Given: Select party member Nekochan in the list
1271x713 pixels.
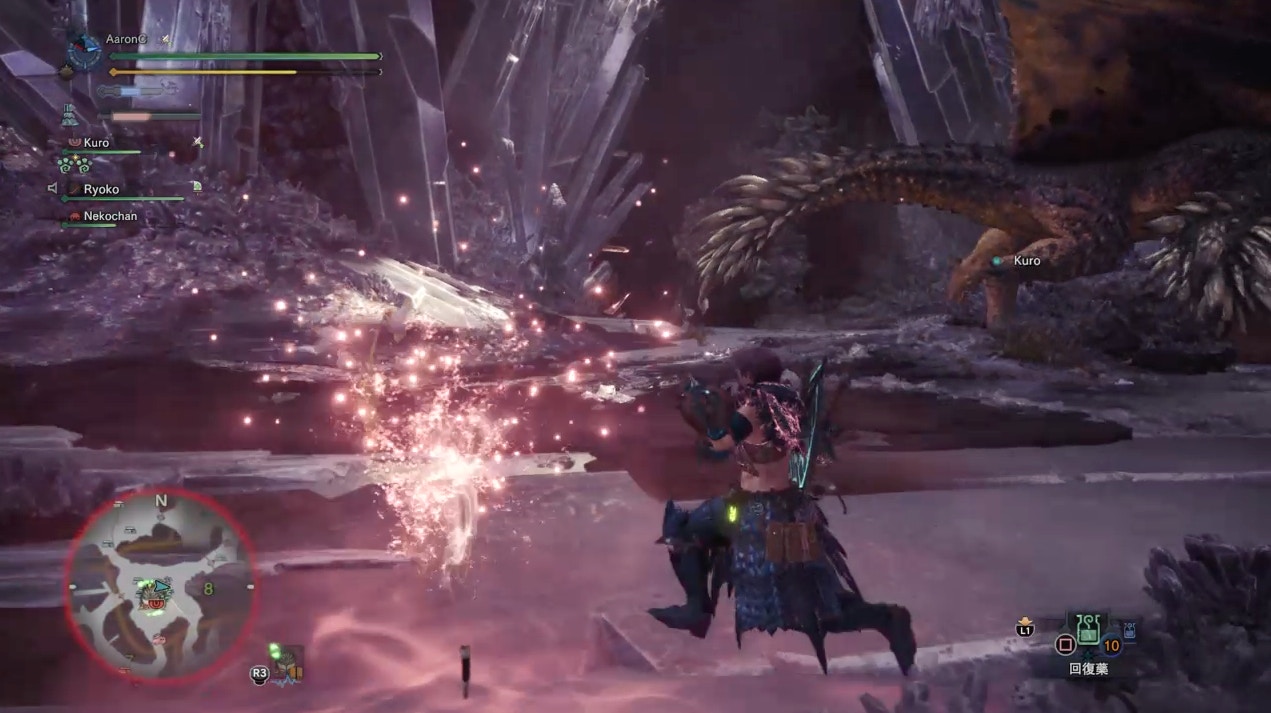Looking at the screenshot, I should [110, 216].
